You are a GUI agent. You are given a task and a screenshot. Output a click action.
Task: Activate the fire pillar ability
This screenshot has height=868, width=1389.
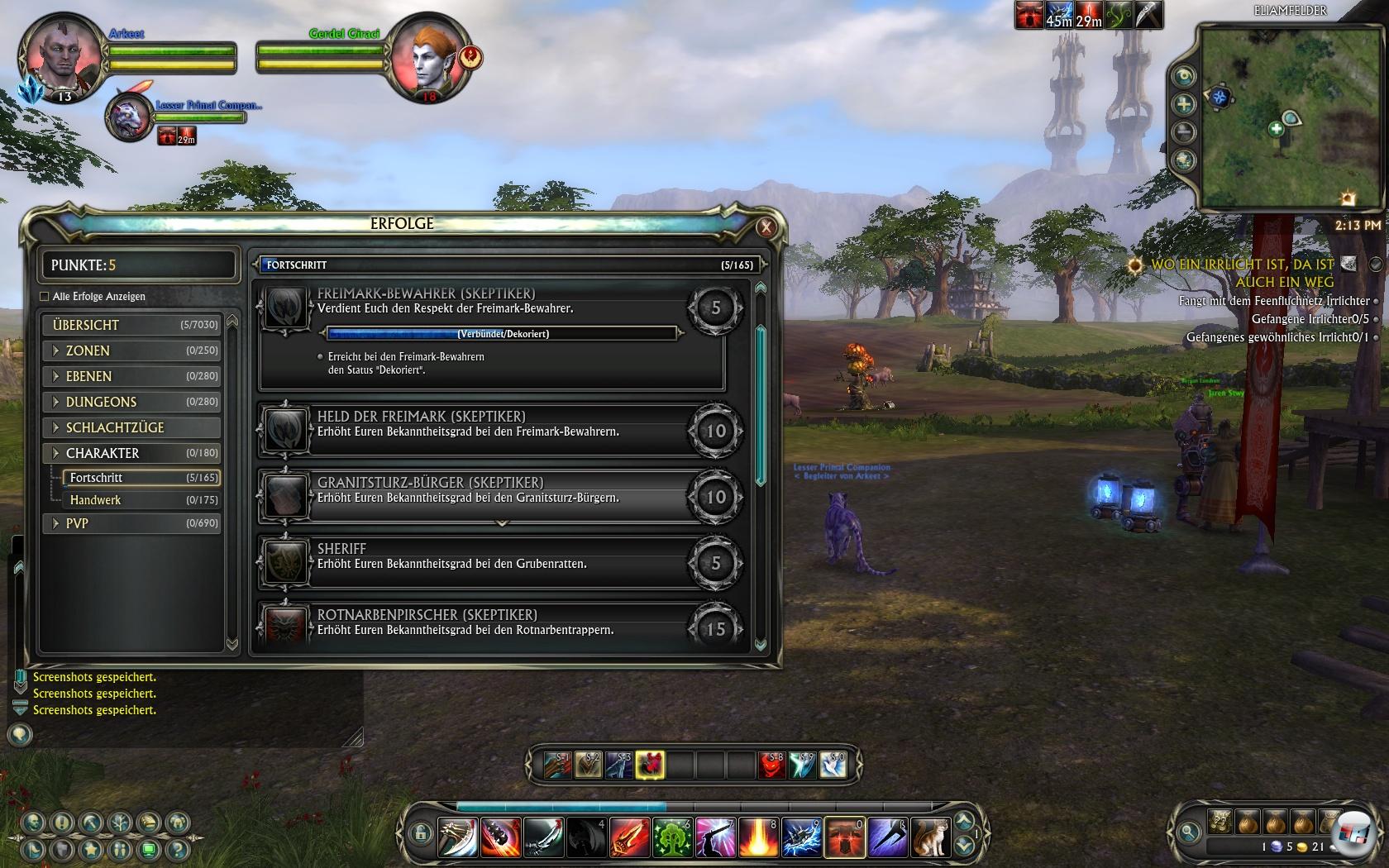click(x=757, y=837)
